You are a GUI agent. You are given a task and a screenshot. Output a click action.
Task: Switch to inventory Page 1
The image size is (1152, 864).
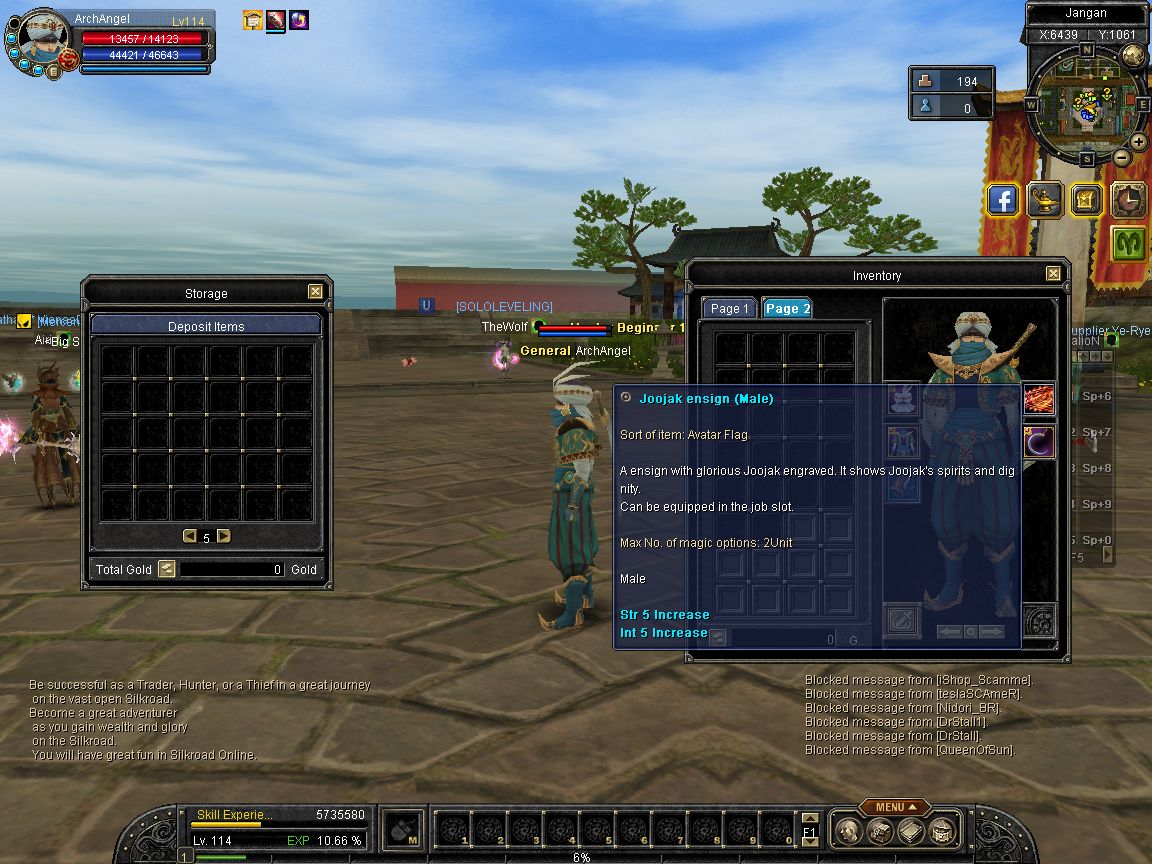click(x=730, y=309)
